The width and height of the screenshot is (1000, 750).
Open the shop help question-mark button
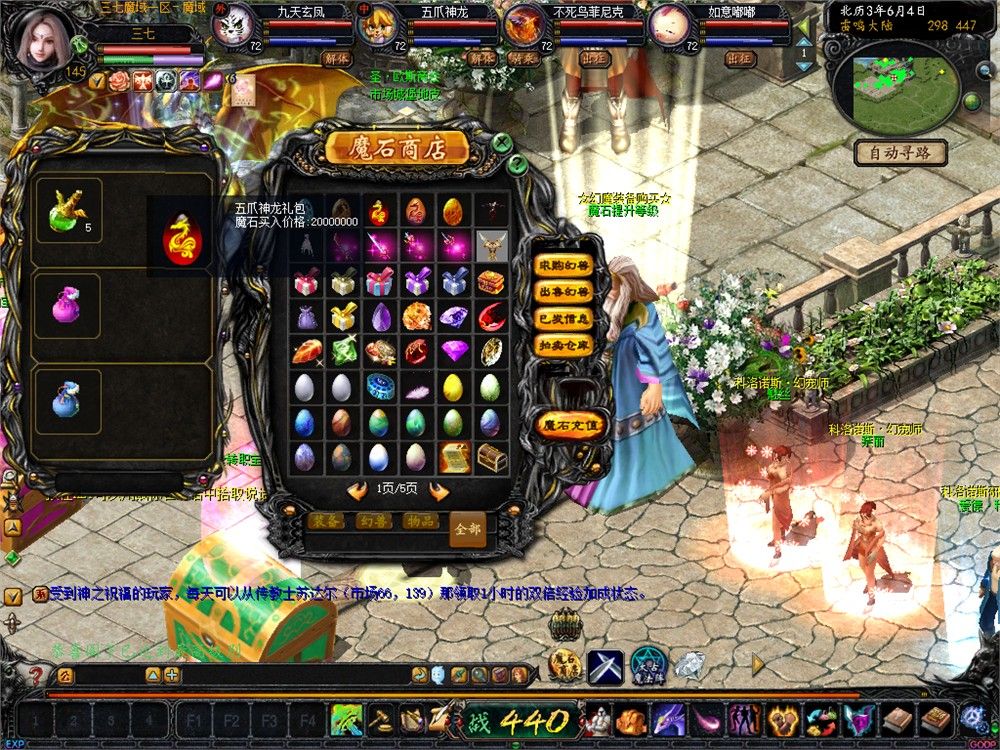point(517,164)
